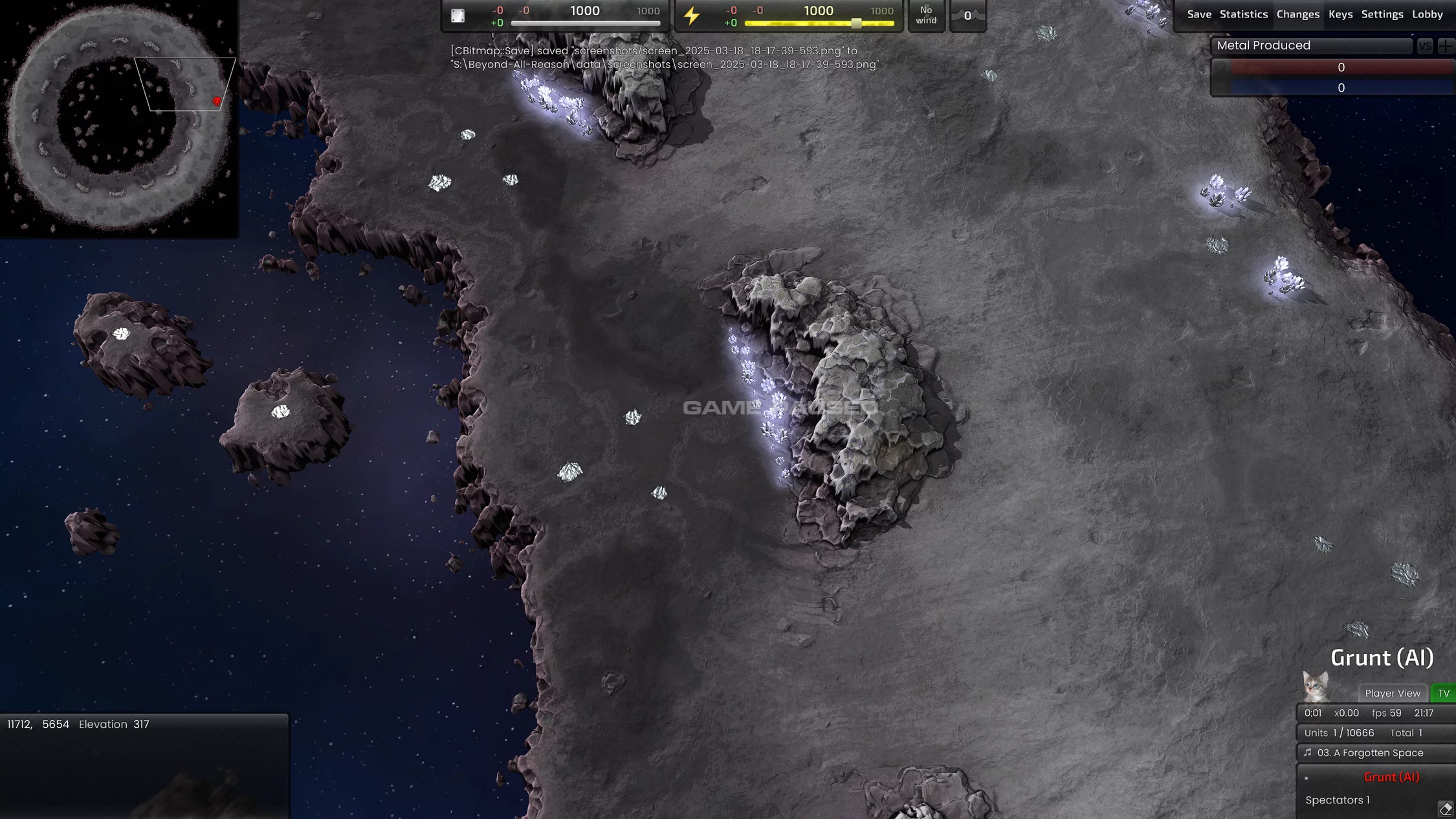The width and height of the screenshot is (1456, 819).
Task: Click the Save button in the top menu
Action: pyautogui.click(x=1198, y=14)
